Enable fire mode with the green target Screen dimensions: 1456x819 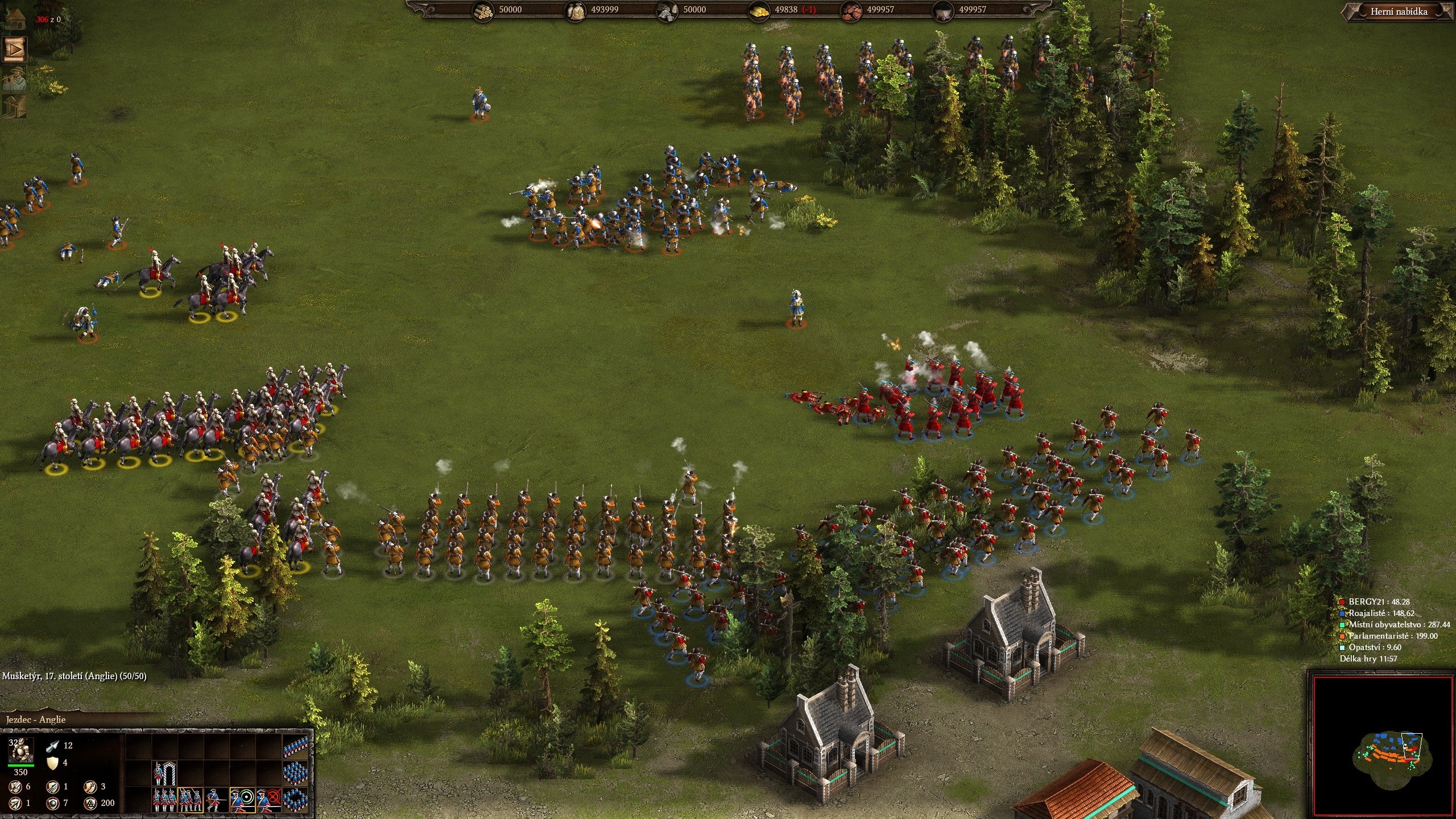[242, 799]
